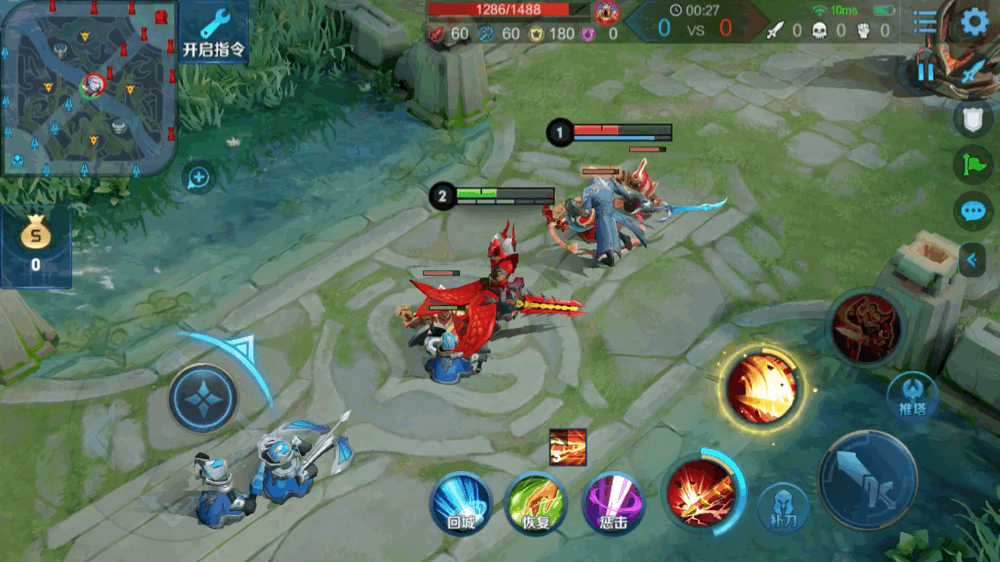Activate the glowing flame slash skill
The height and width of the screenshot is (562, 1000).
[x=762, y=387]
